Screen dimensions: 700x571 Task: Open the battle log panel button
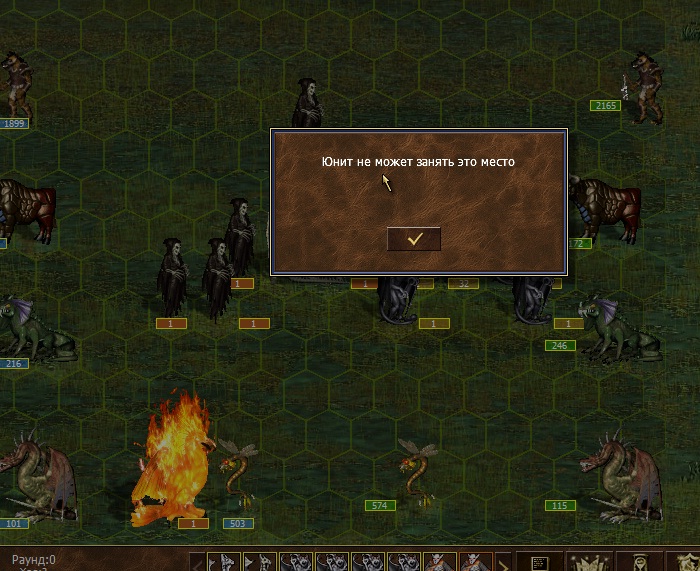coord(538,562)
